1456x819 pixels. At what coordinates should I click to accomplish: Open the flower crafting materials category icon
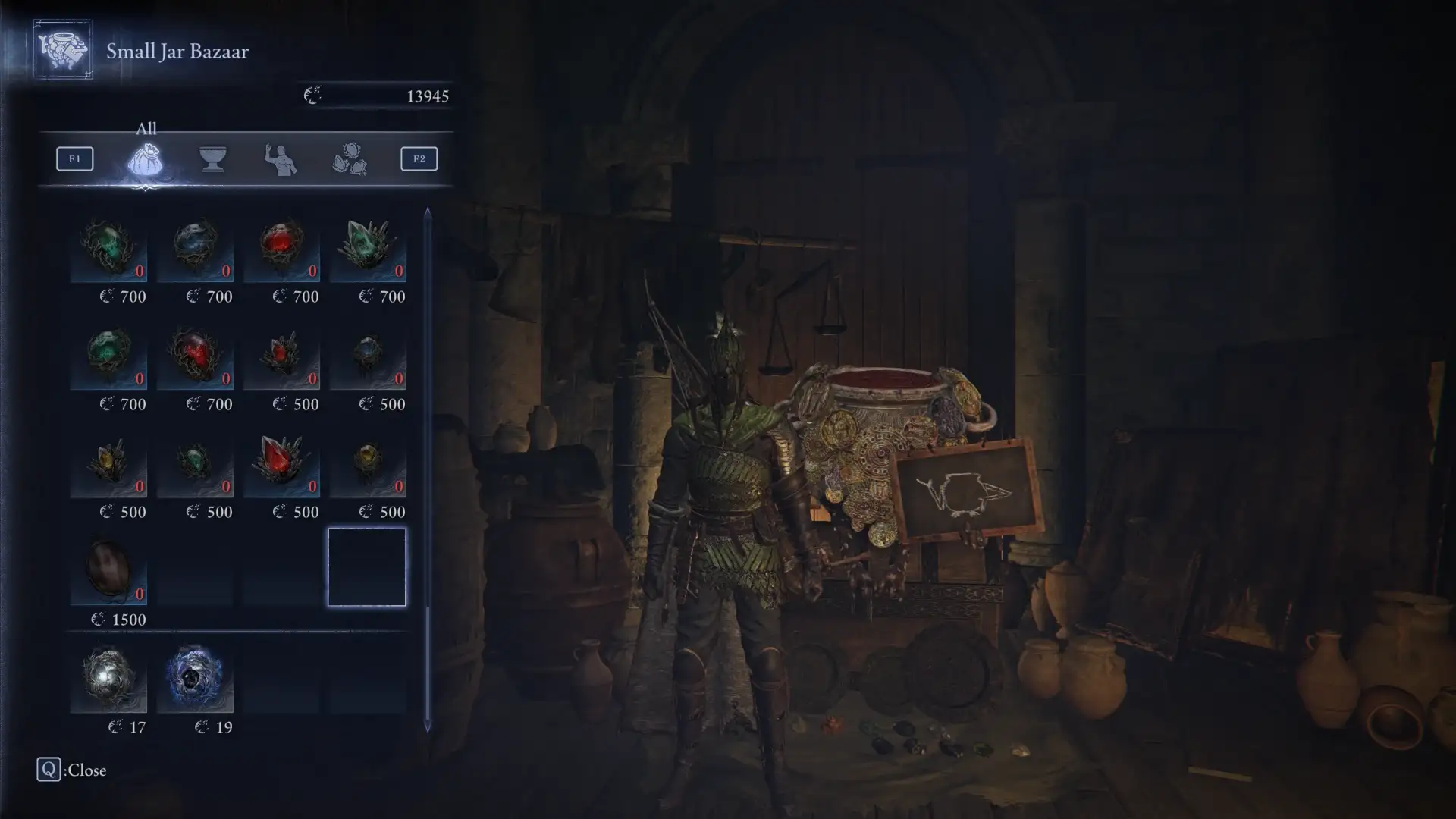(353, 158)
